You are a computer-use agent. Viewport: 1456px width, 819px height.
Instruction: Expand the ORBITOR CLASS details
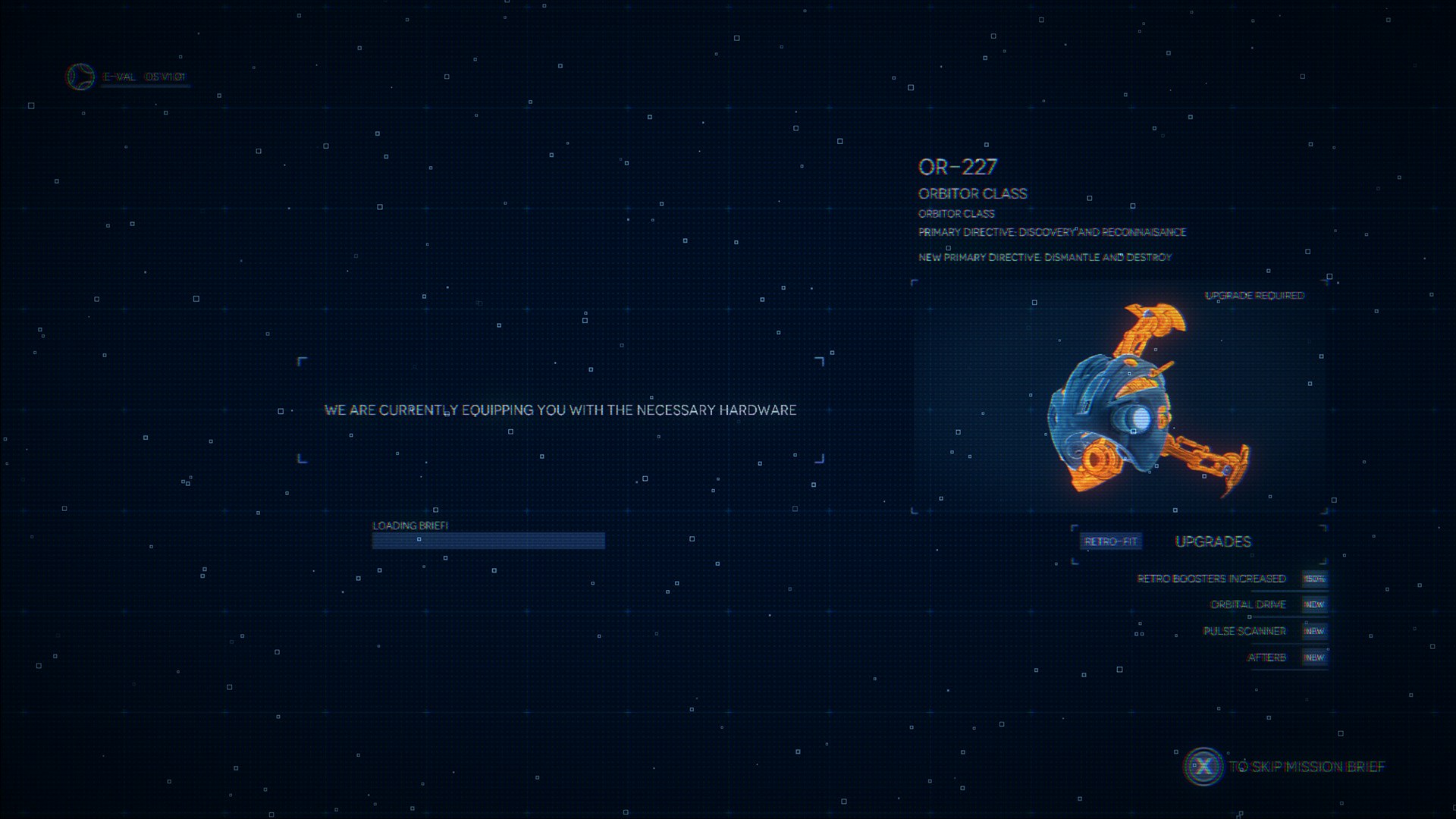click(x=971, y=193)
